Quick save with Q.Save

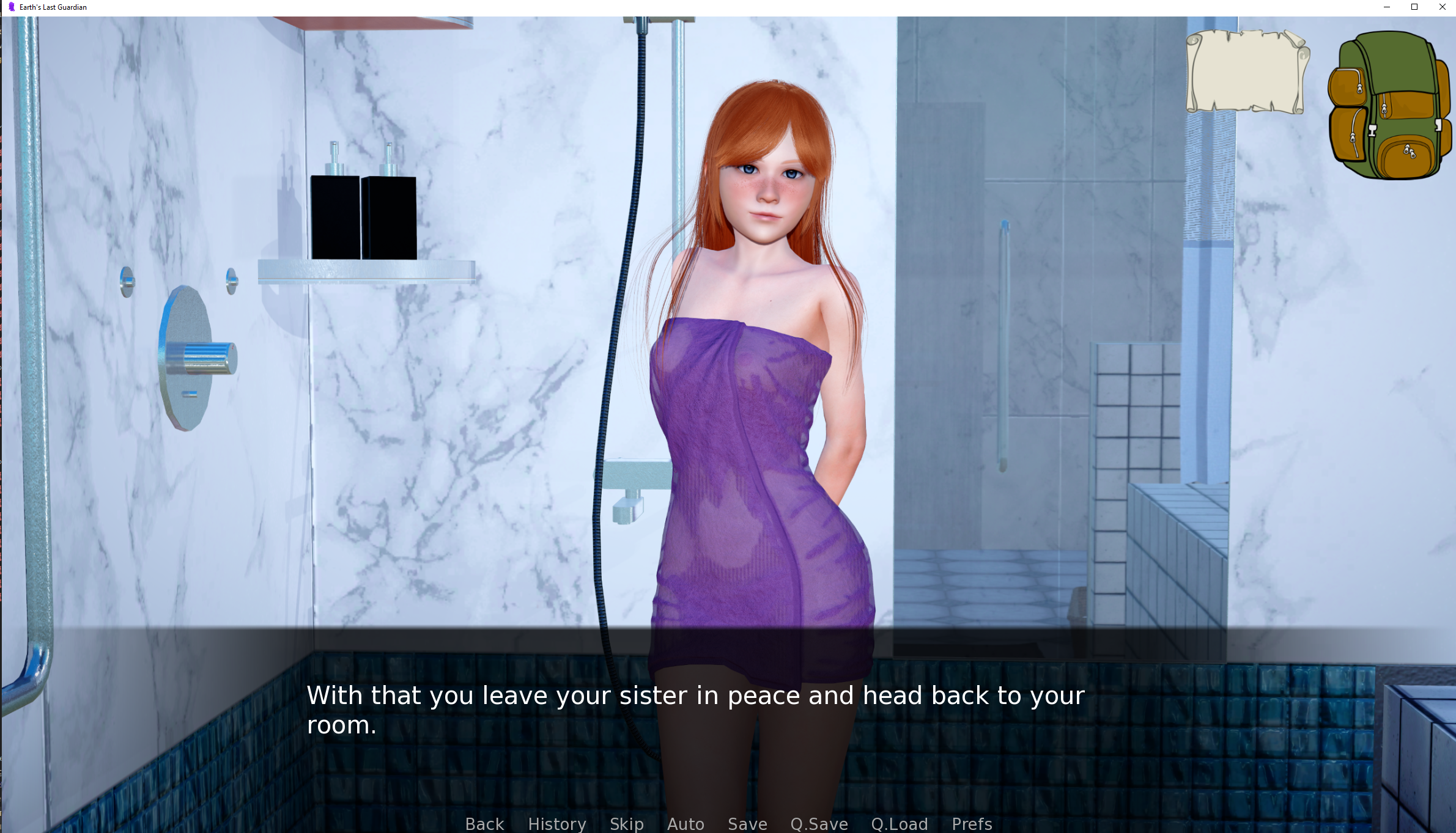(819, 823)
